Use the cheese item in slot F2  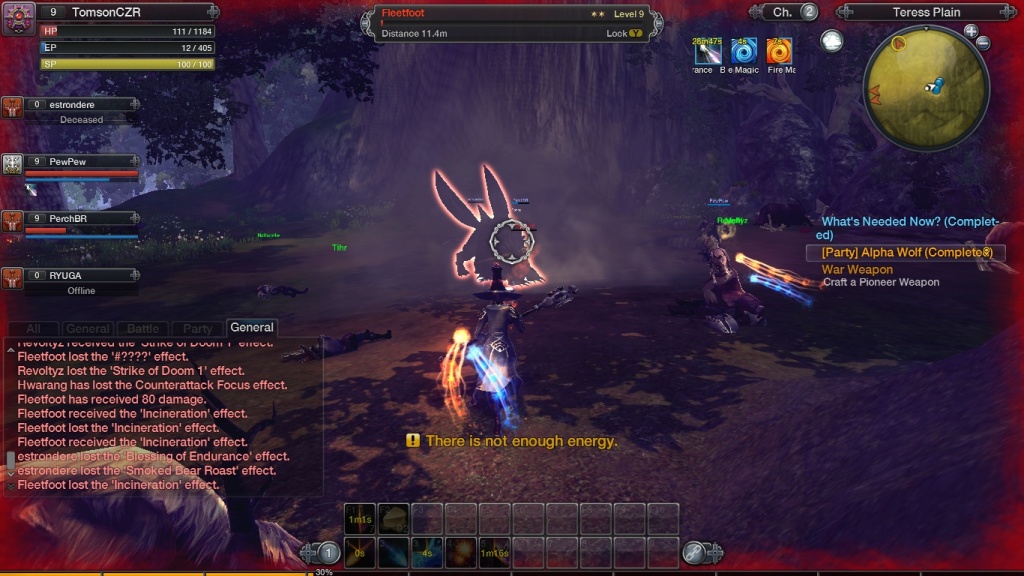pos(393,518)
